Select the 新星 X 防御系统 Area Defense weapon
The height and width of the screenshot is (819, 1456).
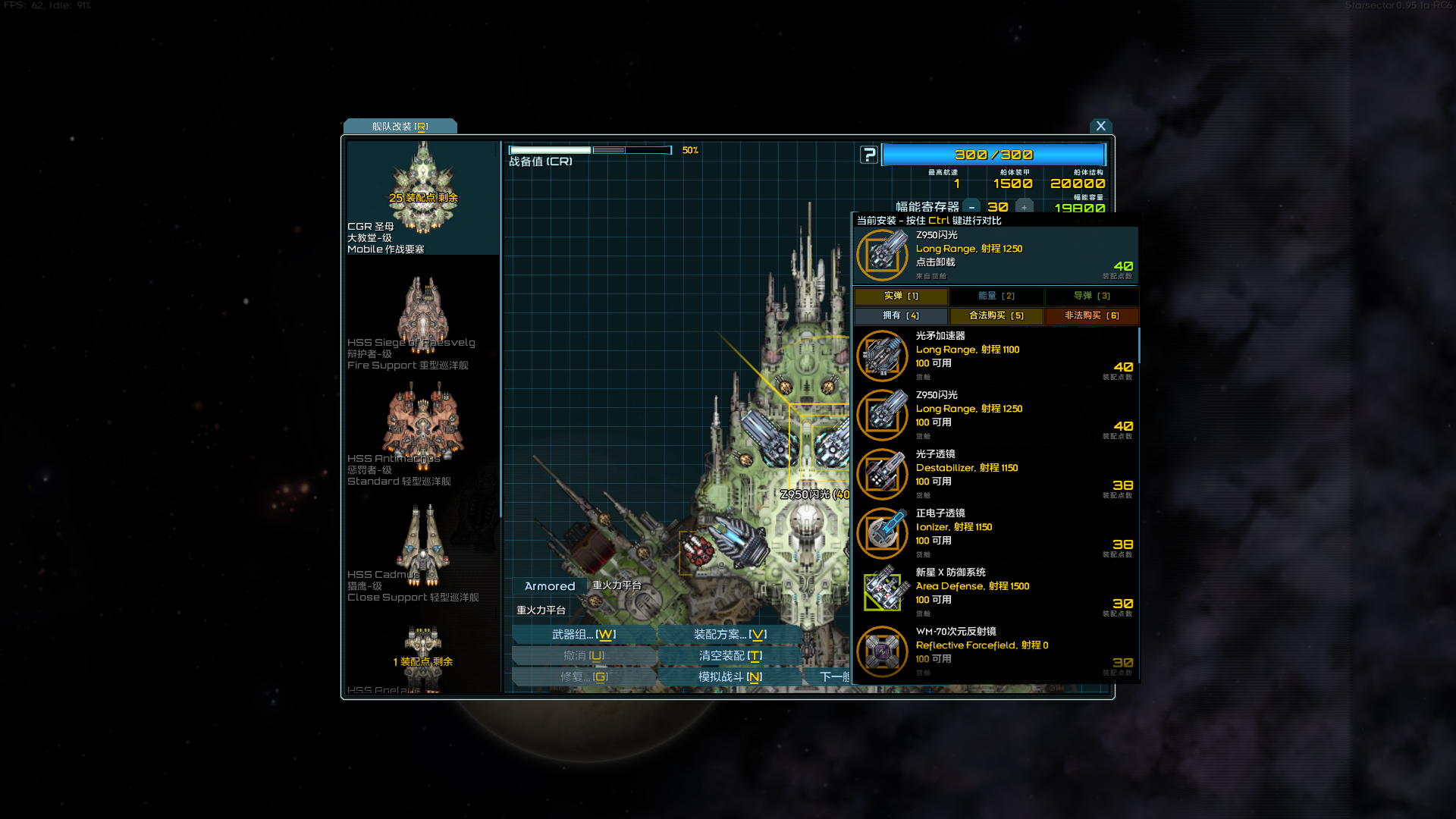click(x=995, y=592)
